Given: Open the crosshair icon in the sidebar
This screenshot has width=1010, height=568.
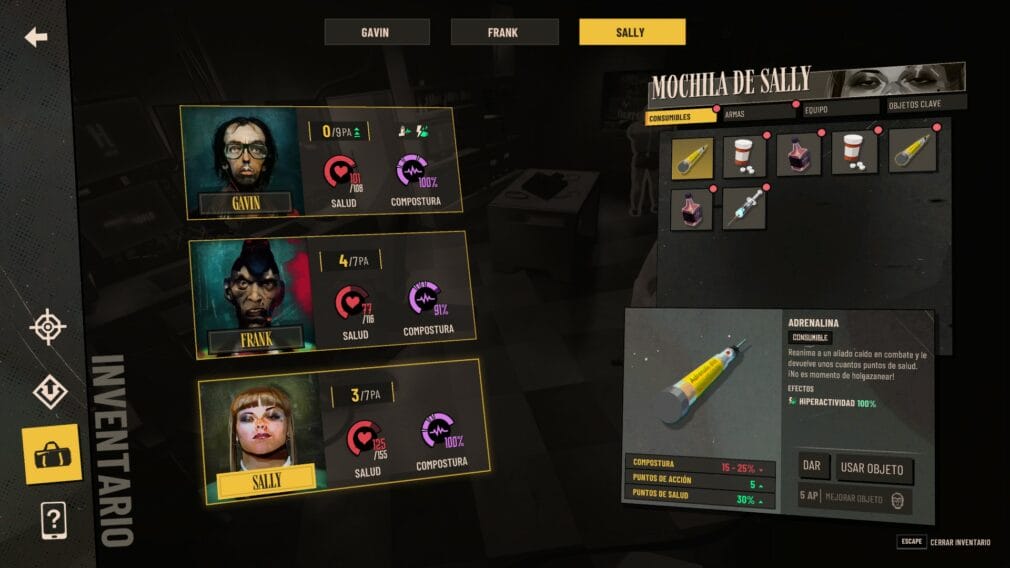Looking at the screenshot, I should [x=47, y=327].
